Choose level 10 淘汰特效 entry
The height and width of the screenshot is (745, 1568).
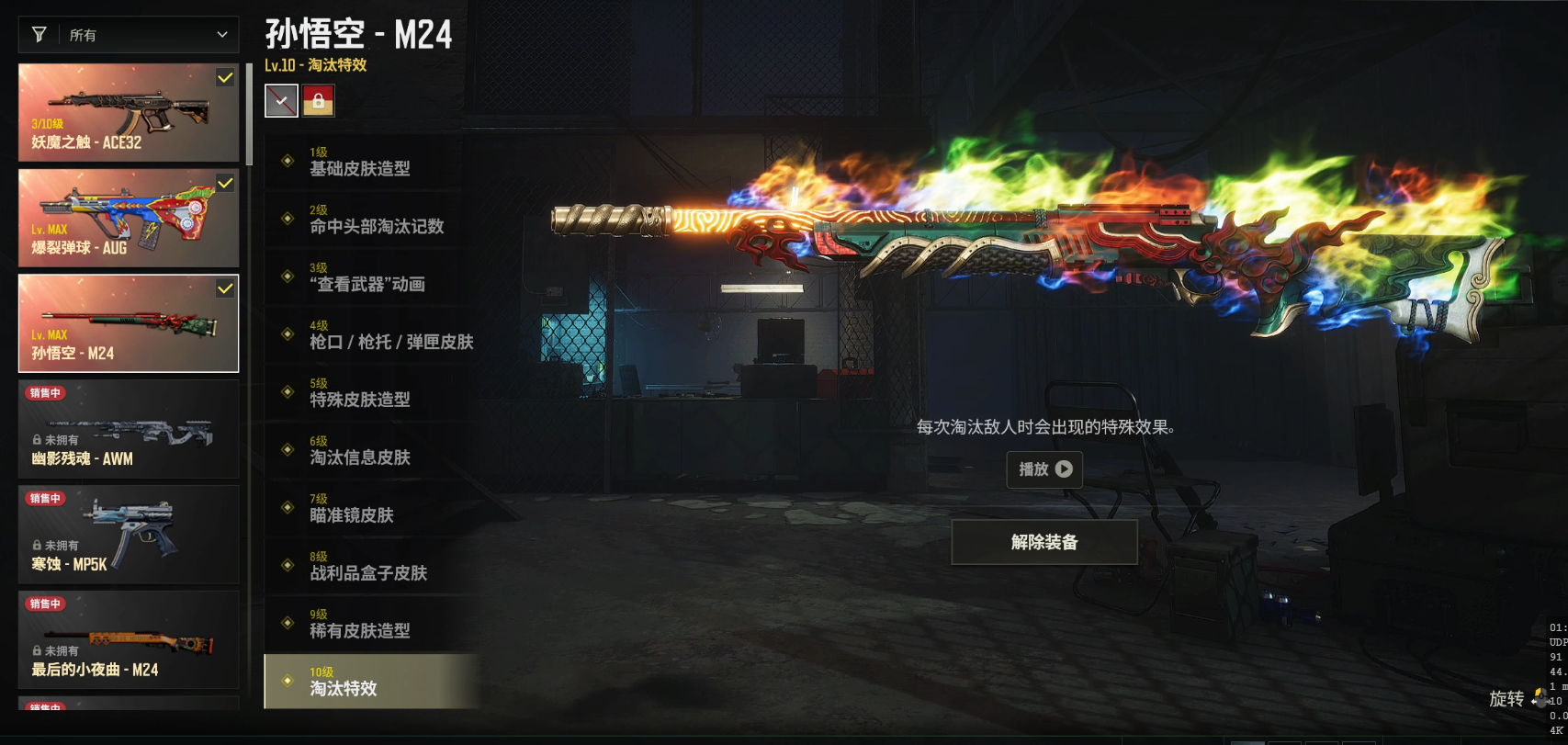pos(372,682)
